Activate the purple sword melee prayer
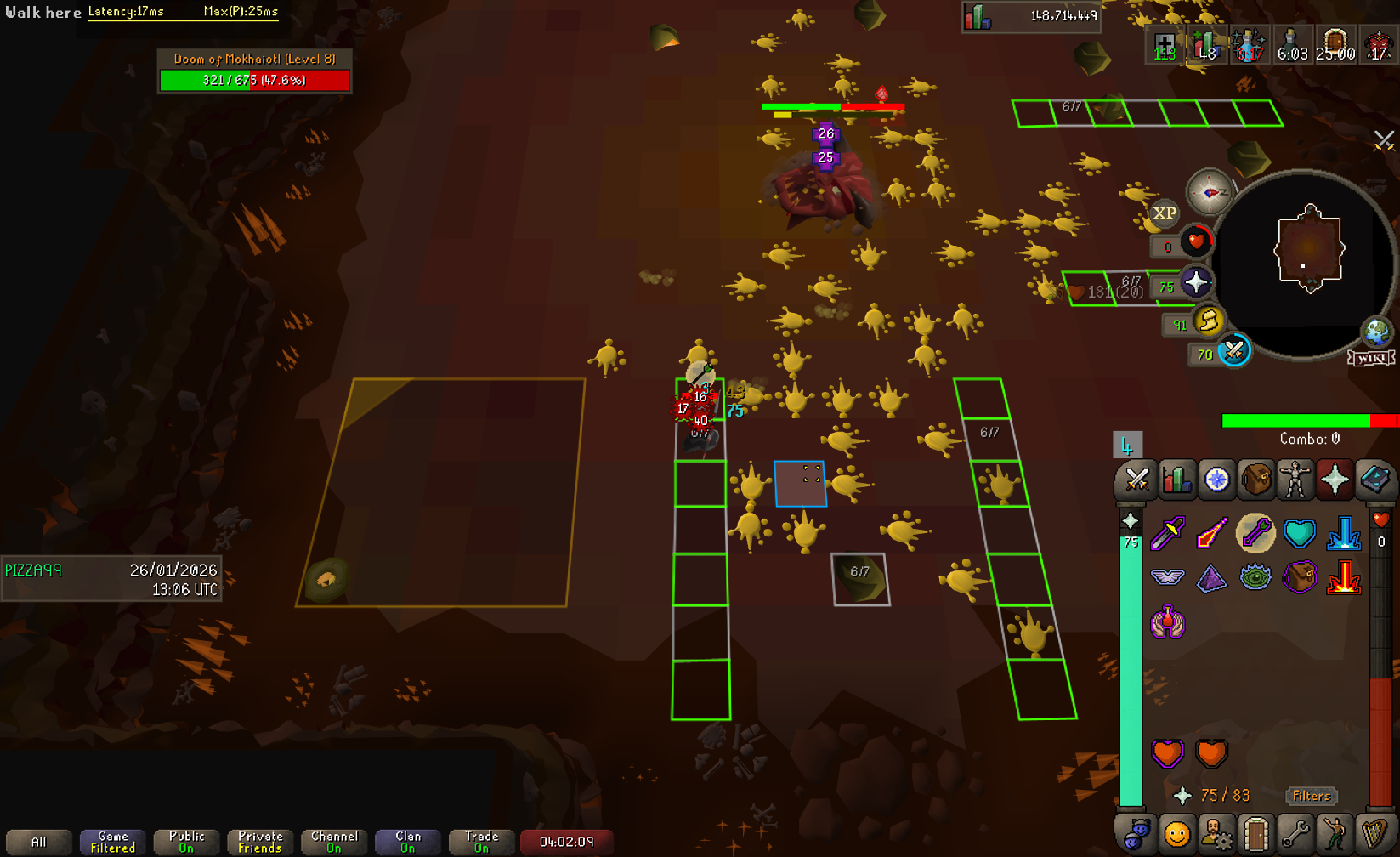Screen dimensions: 1400x857 tap(1168, 534)
